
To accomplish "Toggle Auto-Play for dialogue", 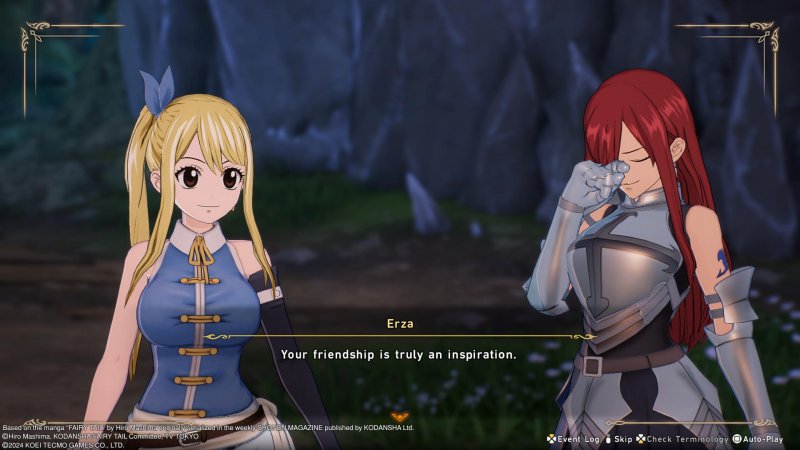I will (765, 439).
